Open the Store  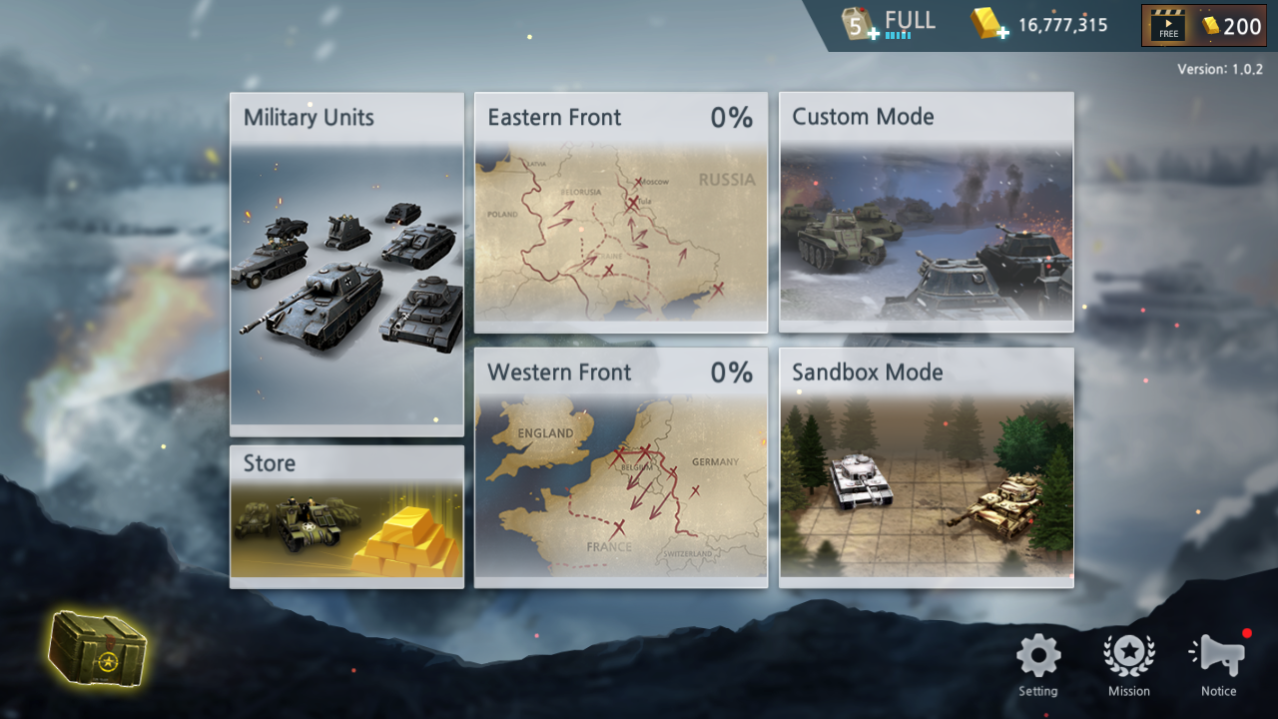[x=346, y=517]
